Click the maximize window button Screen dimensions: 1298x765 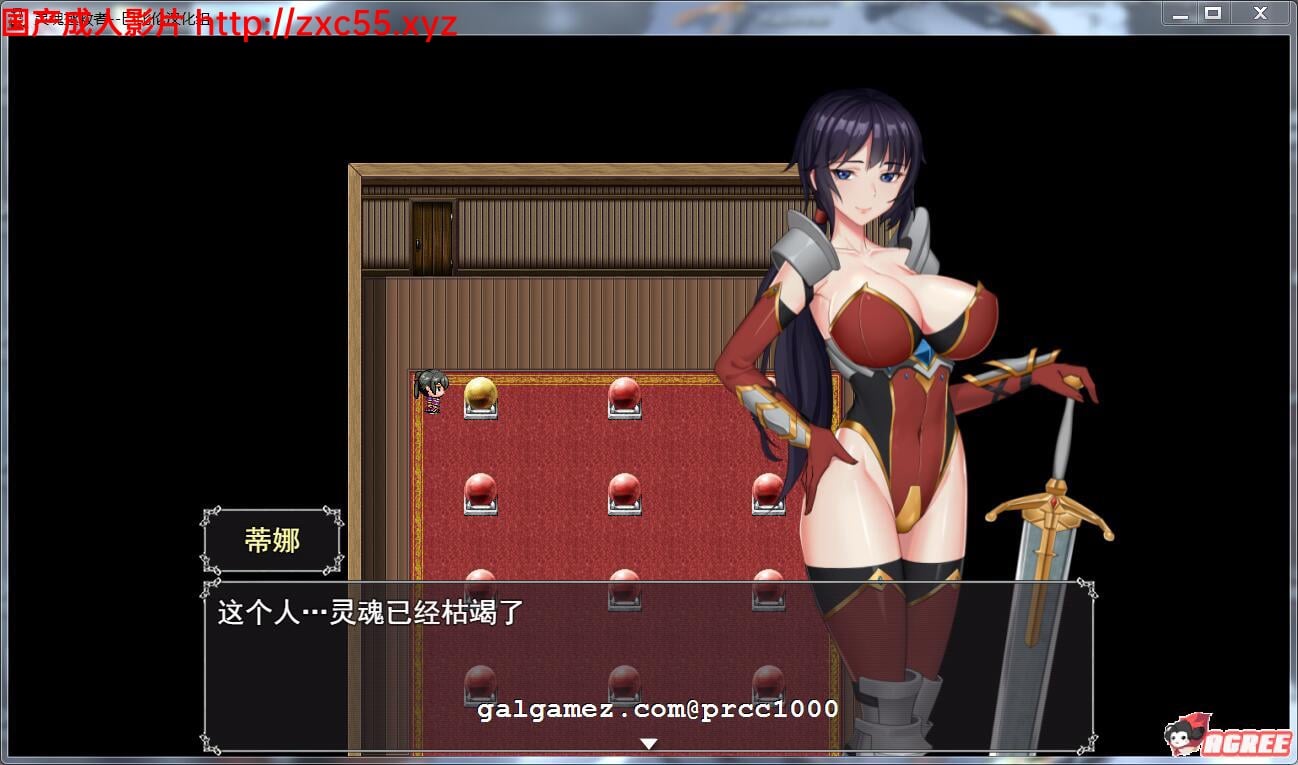point(1213,13)
